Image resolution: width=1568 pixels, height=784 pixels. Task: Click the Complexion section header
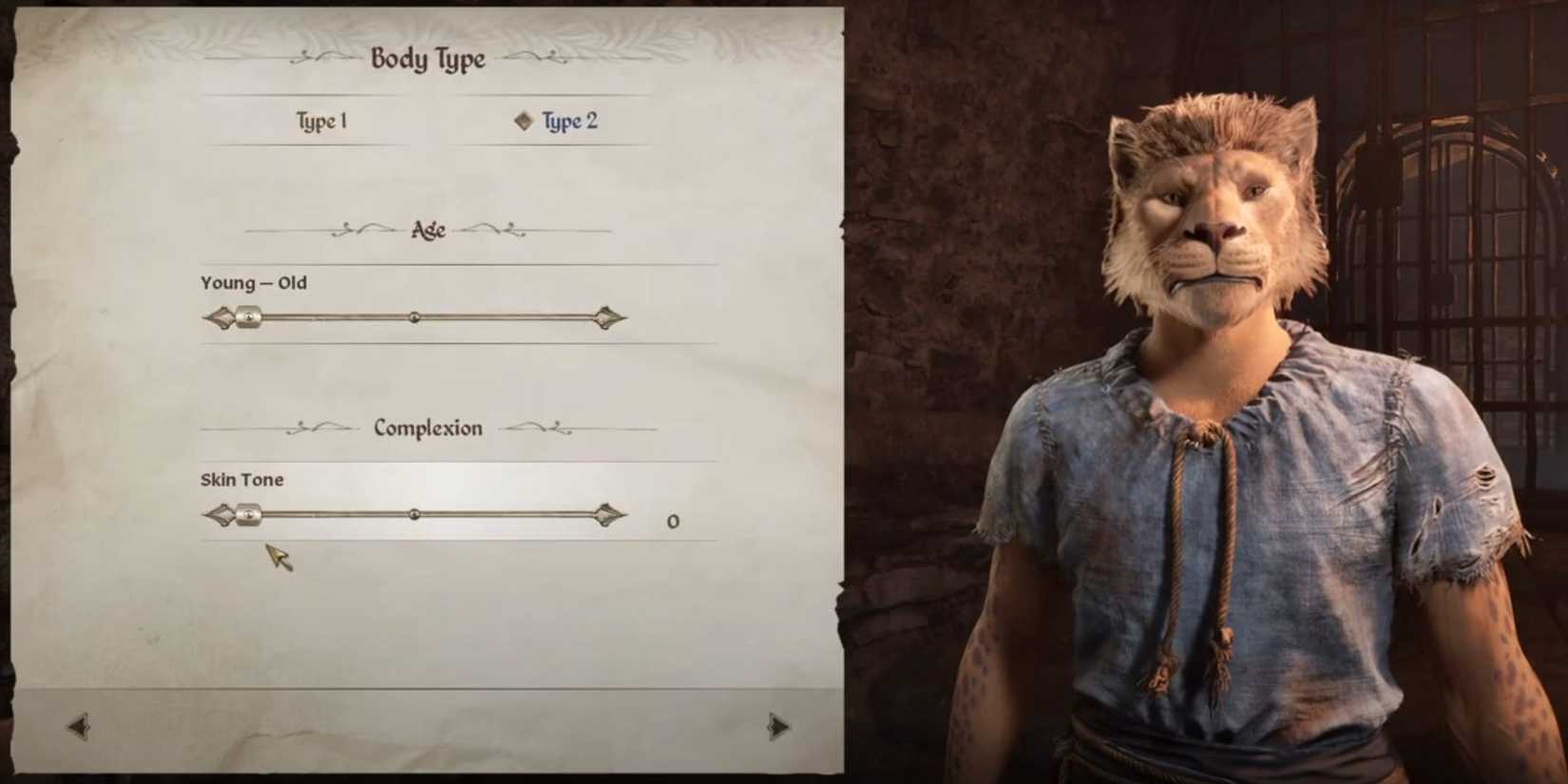click(427, 429)
